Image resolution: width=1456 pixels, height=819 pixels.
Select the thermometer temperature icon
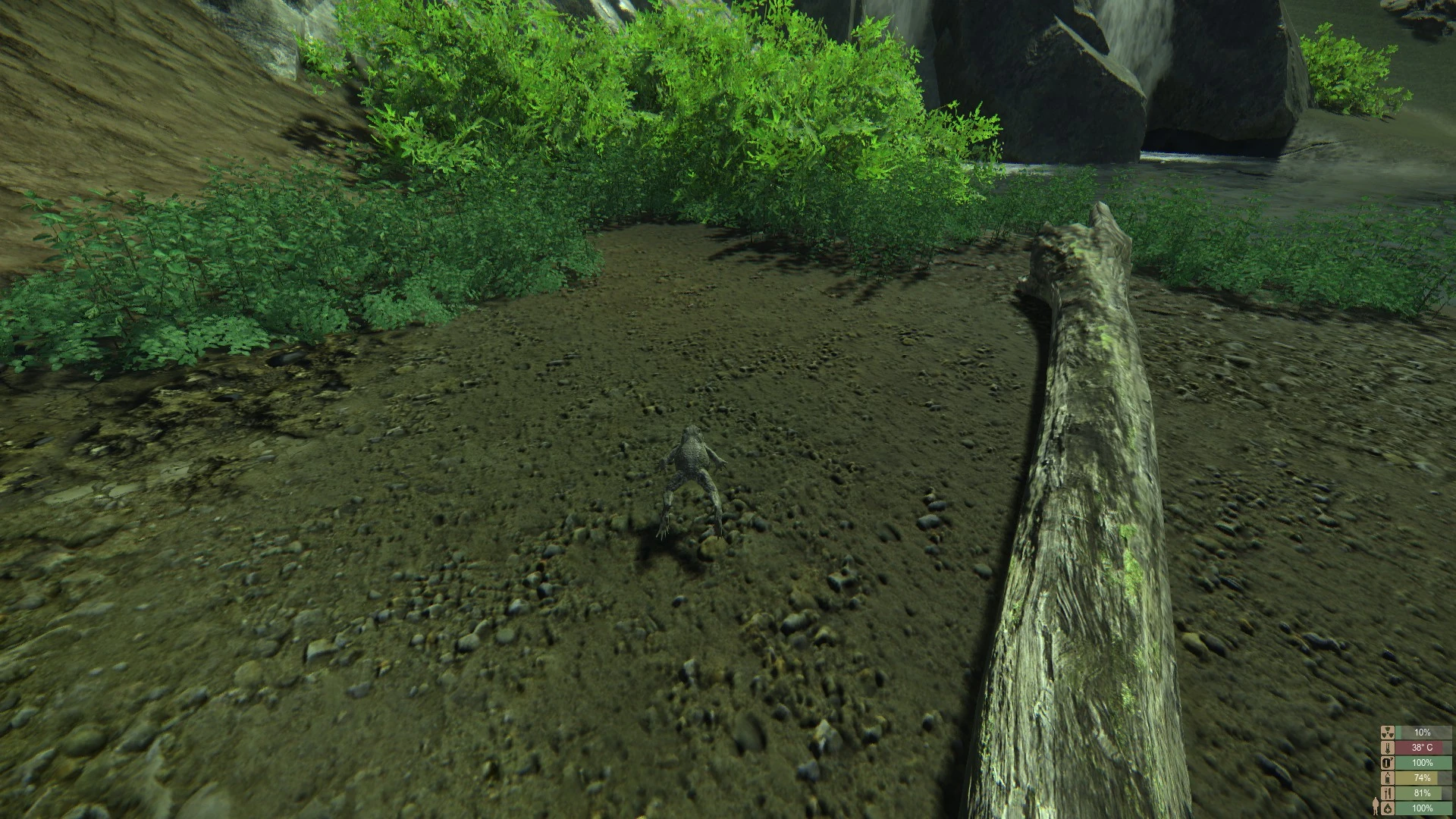[1388, 748]
